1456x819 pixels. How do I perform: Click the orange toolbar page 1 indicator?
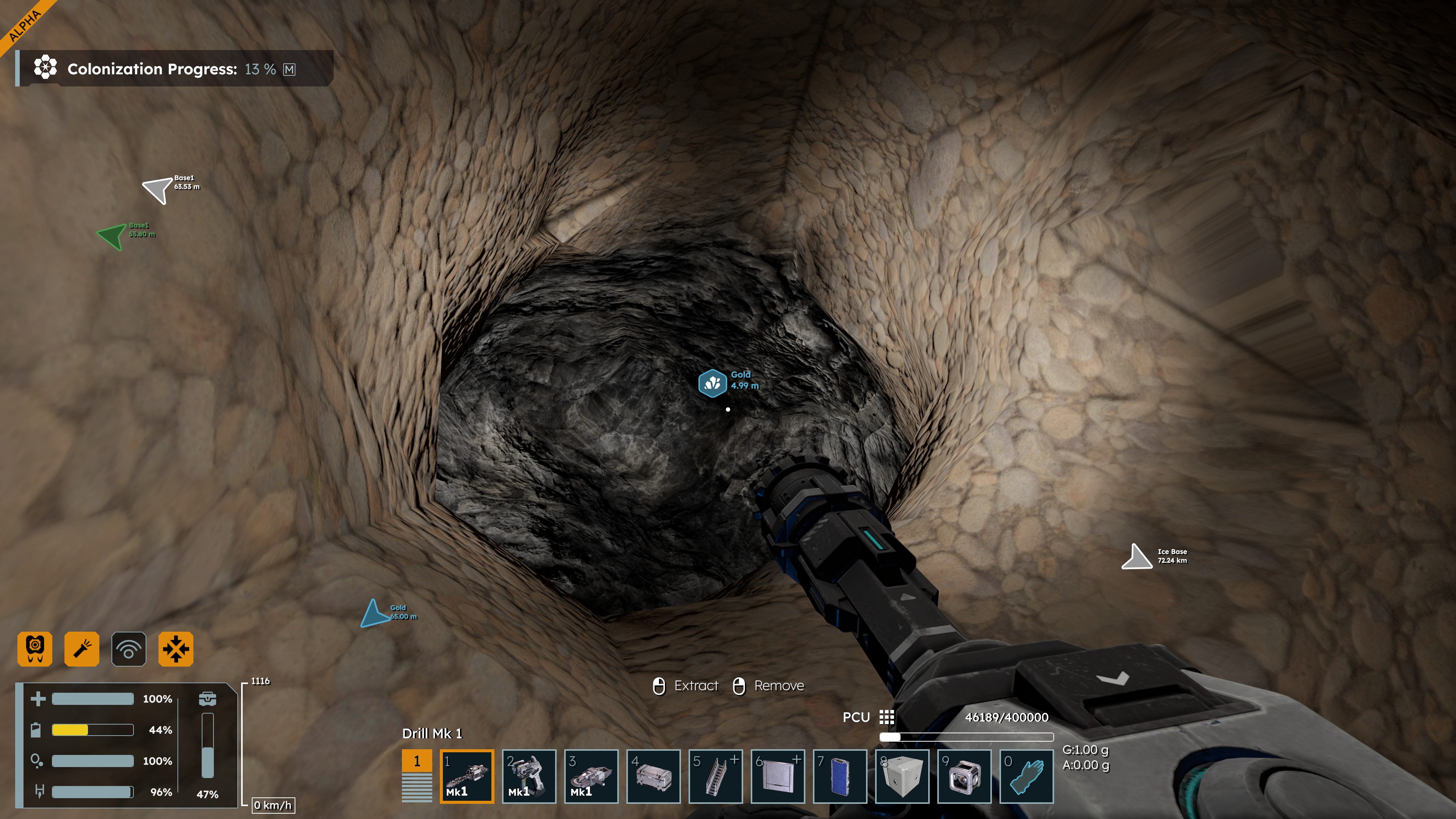pyautogui.click(x=417, y=761)
